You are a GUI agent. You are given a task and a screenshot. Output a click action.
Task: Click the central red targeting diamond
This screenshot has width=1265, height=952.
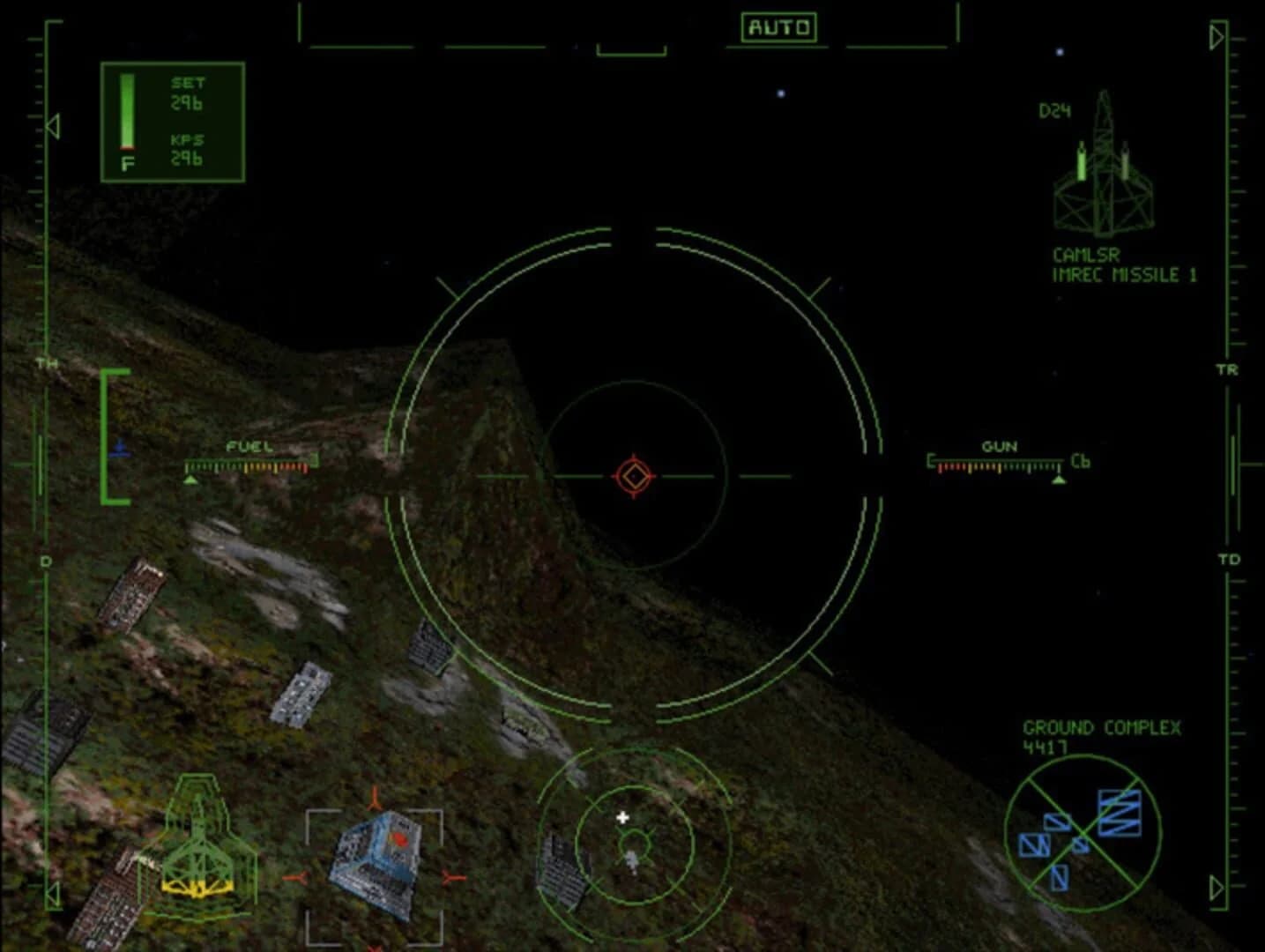coord(633,475)
